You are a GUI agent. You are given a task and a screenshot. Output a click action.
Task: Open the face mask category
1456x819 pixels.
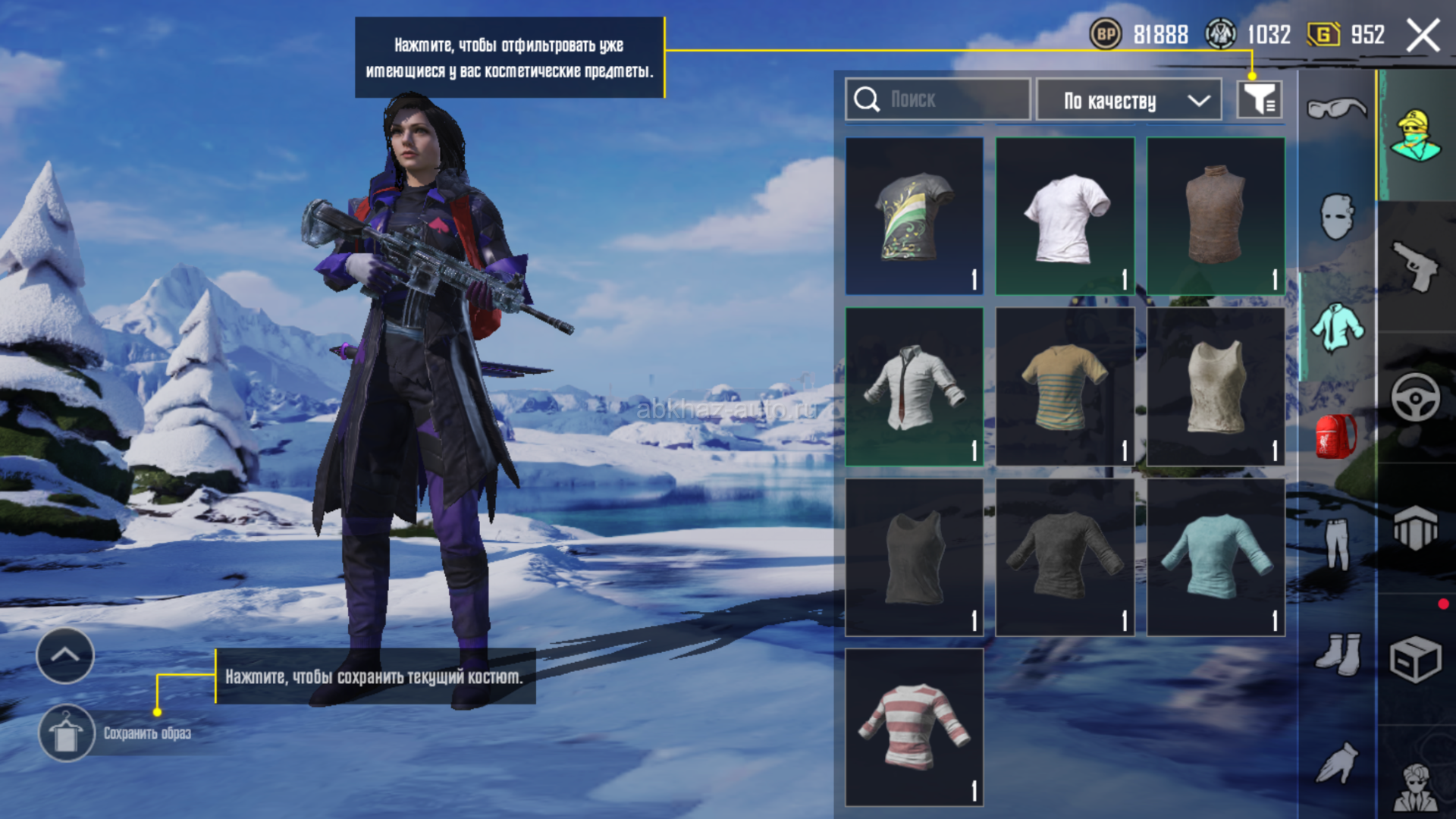pos(1336,218)
